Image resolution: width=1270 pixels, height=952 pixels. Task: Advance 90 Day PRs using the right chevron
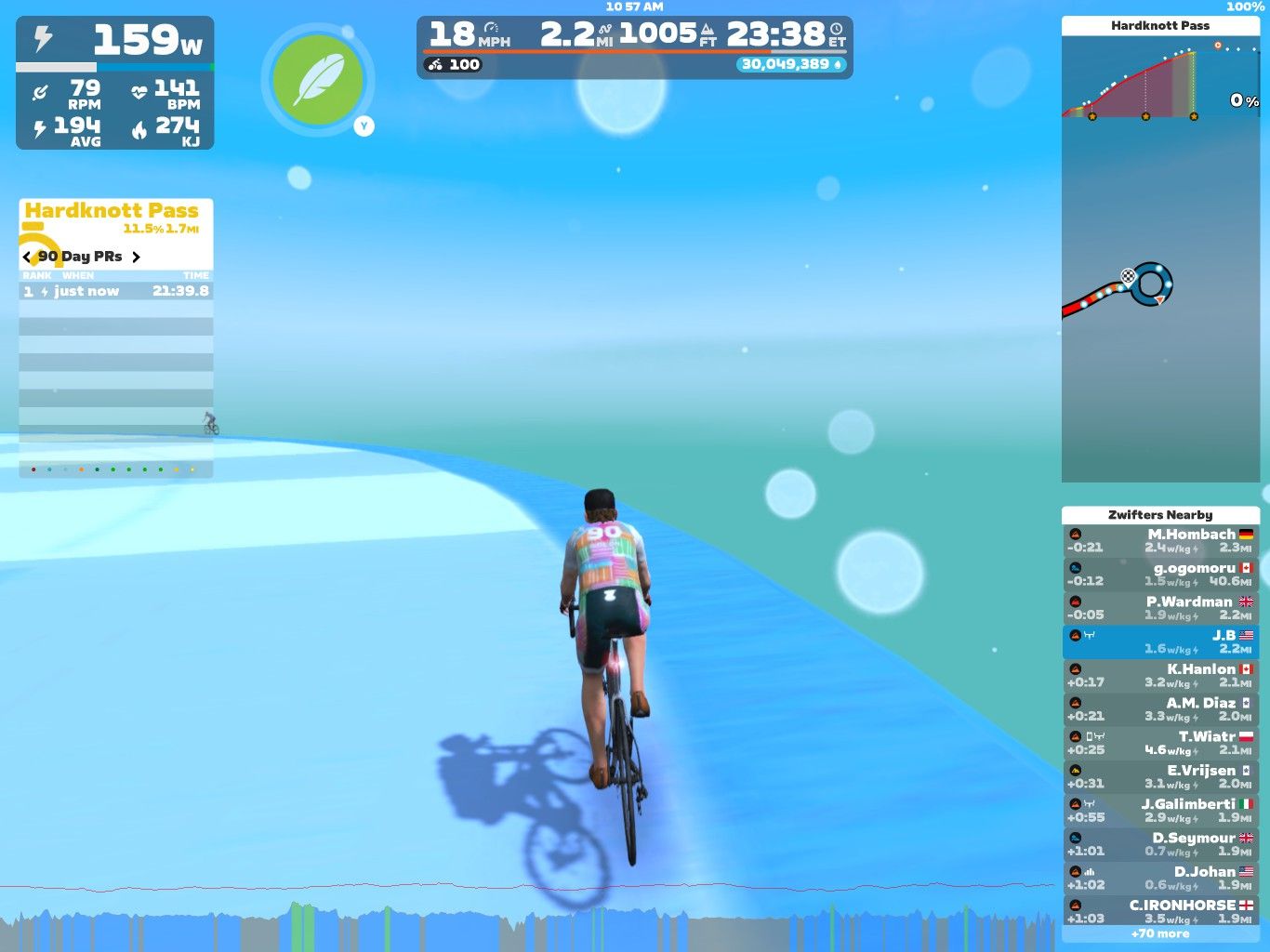(x=137, y=257)
